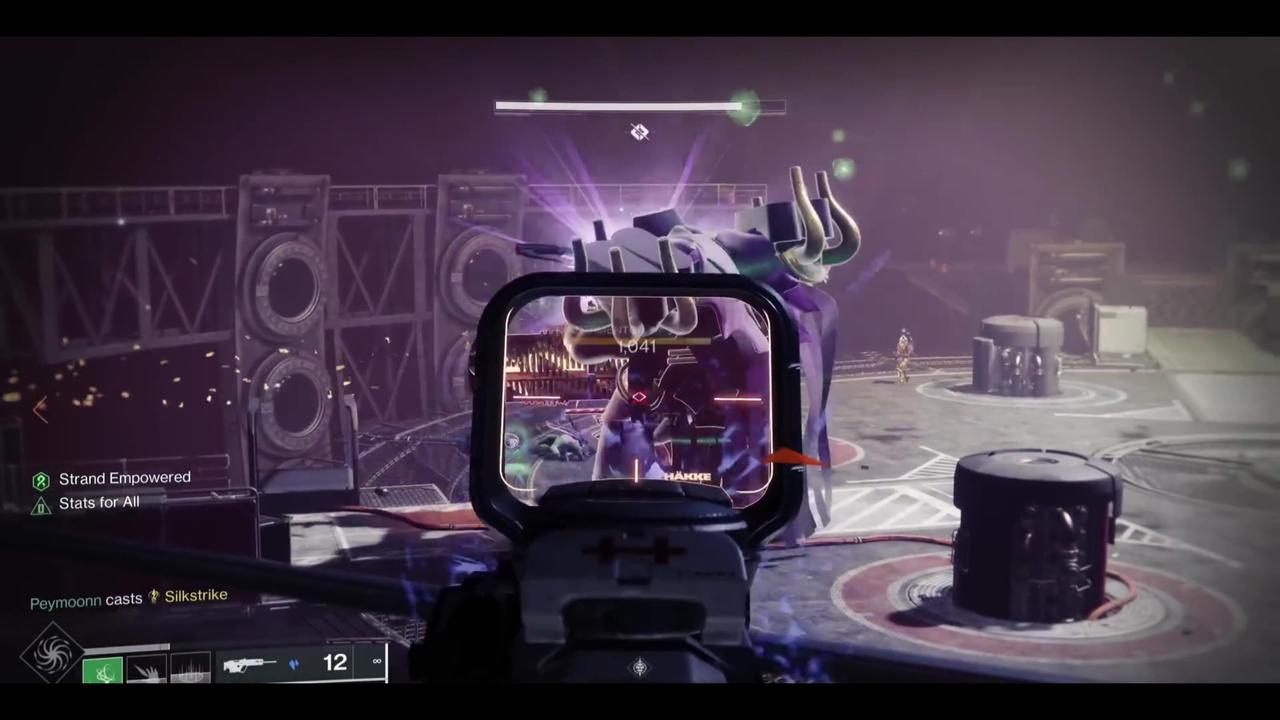Click the boss shield icon below health bar
1280x720 pixels.
tap(639, 131)
